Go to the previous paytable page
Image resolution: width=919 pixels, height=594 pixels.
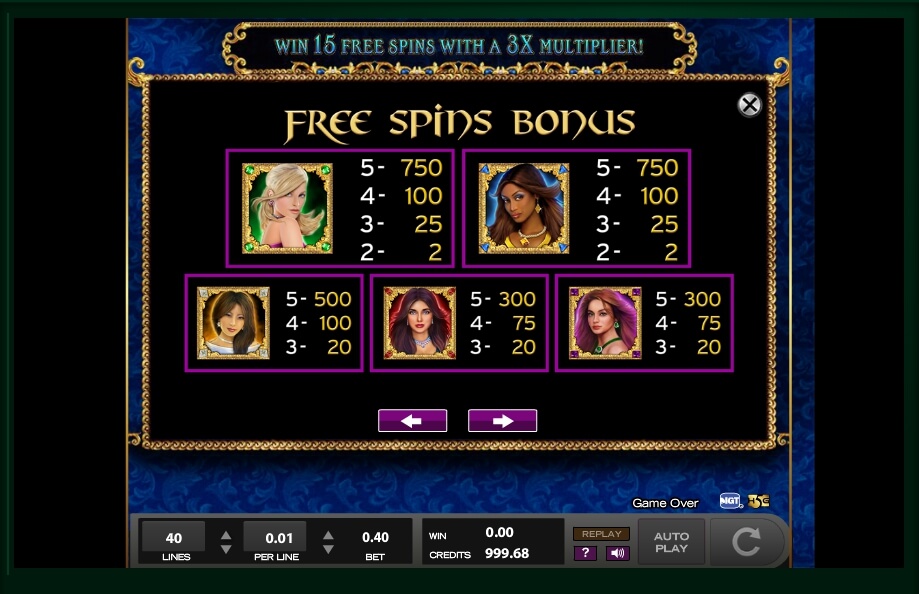coord(412,421)
